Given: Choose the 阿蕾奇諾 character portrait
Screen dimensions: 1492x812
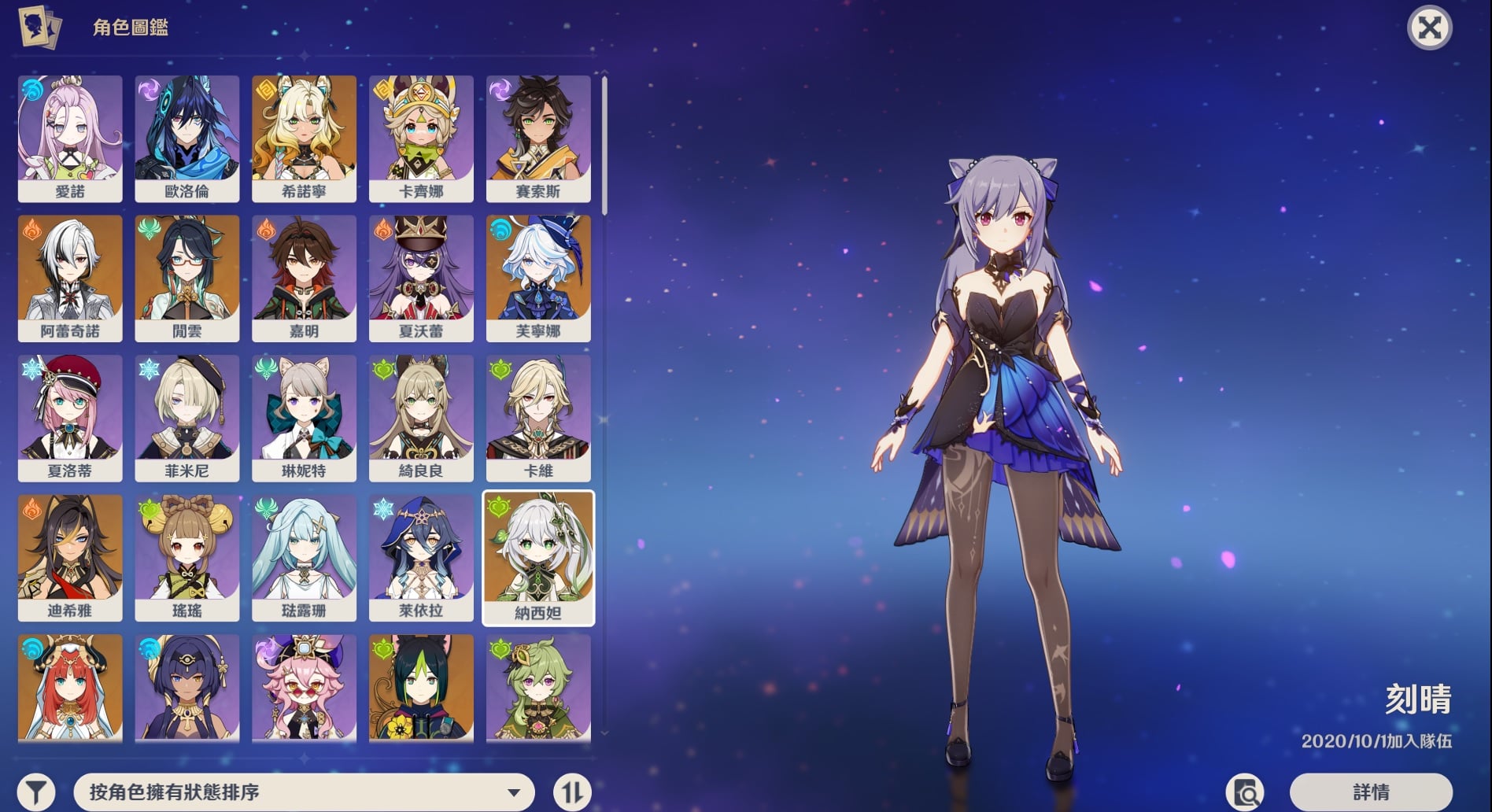Looking at the screenshot, I should tap(70, 278).
